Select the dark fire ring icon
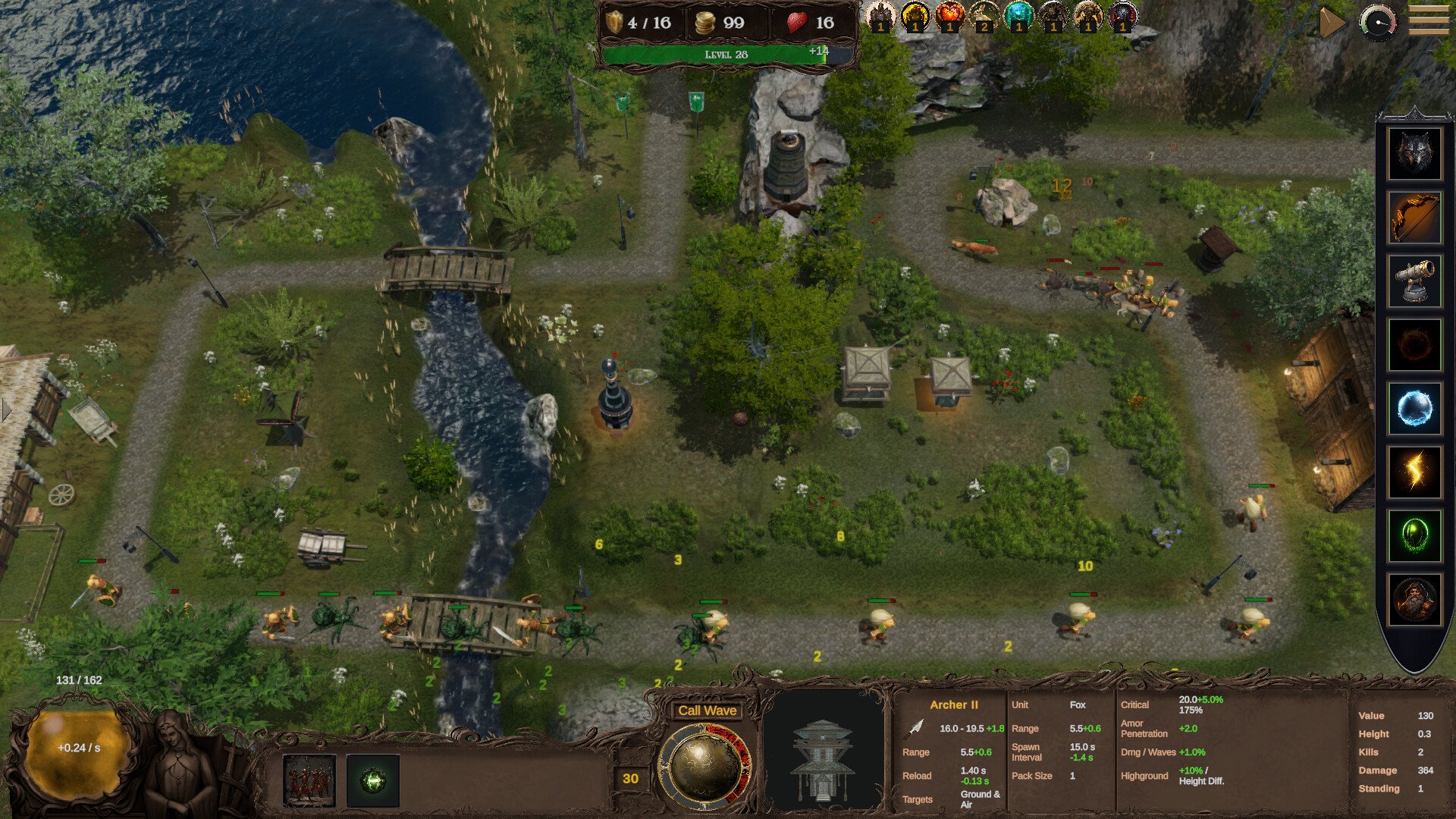This screenshot has height=819, width=1456. coord(1414,345)
